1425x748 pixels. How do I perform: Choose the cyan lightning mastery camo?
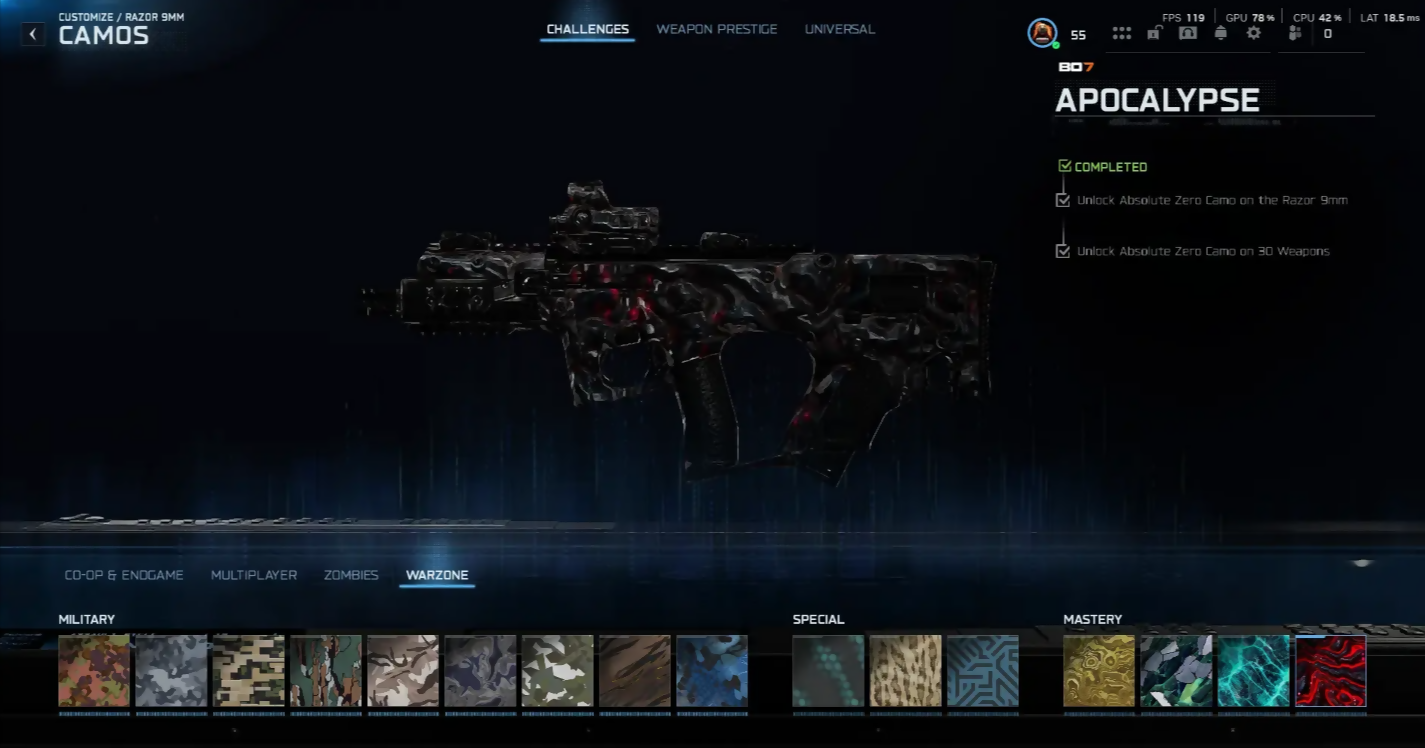click(x=1253, y=671)
